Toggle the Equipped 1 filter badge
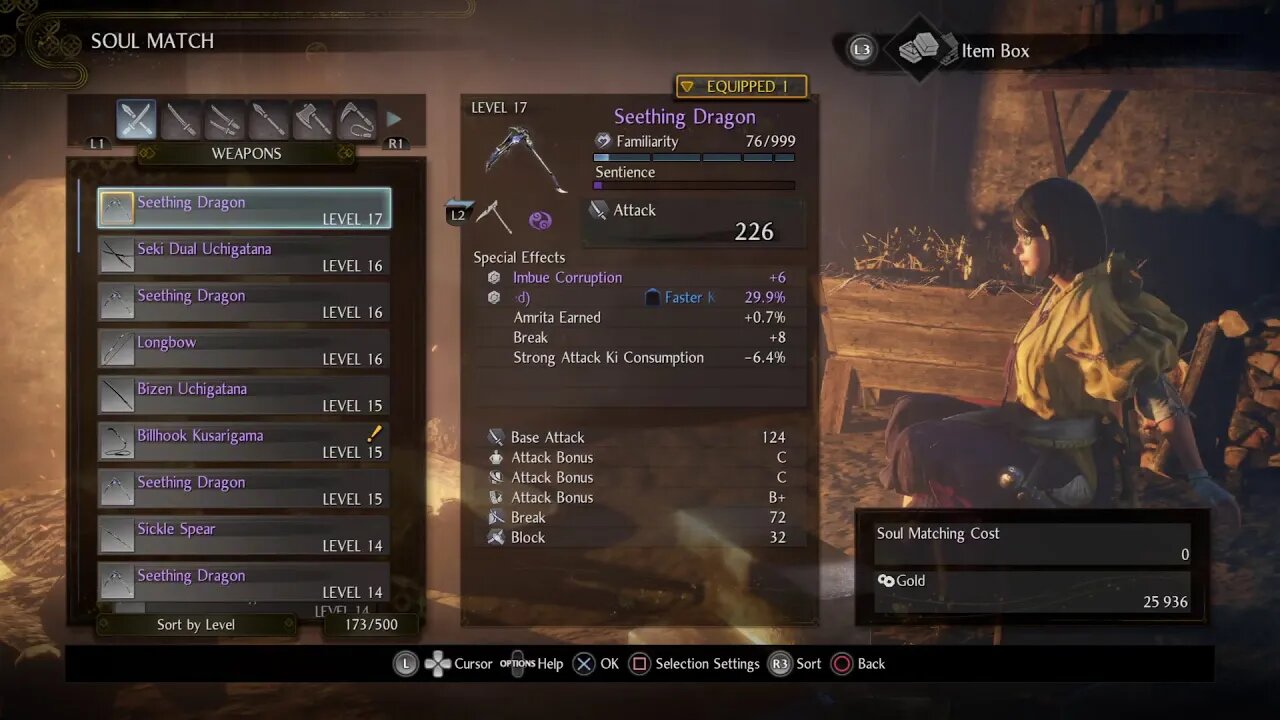 tap(741, 87)
